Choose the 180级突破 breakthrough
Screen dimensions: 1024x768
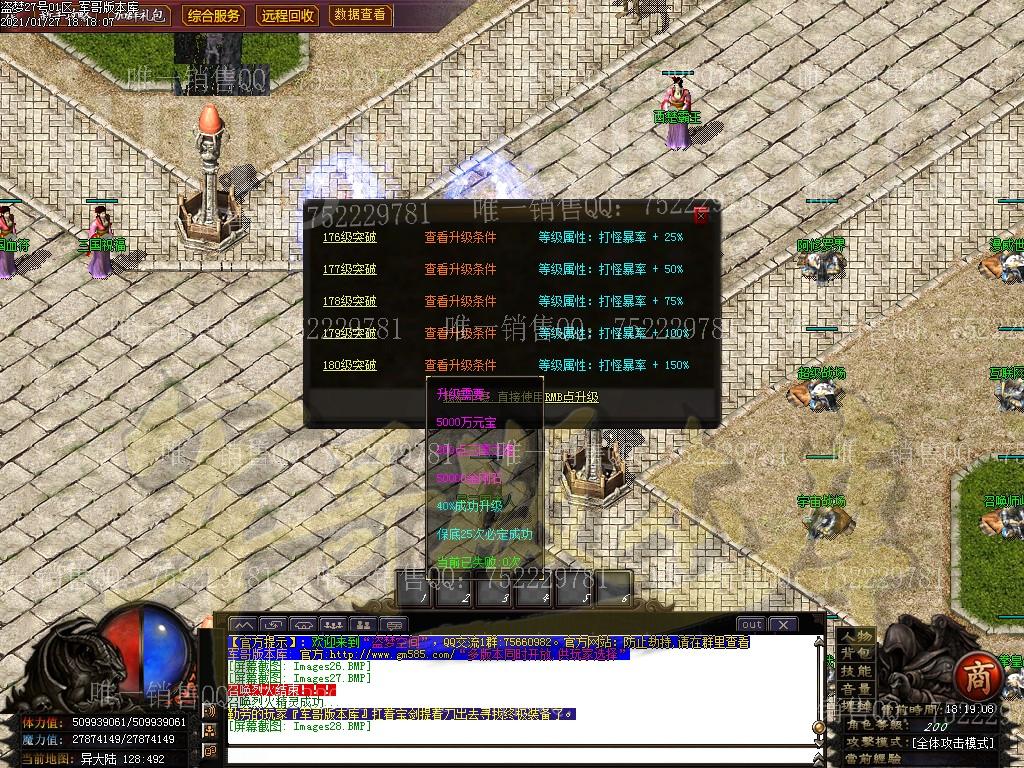click(349, 366)
